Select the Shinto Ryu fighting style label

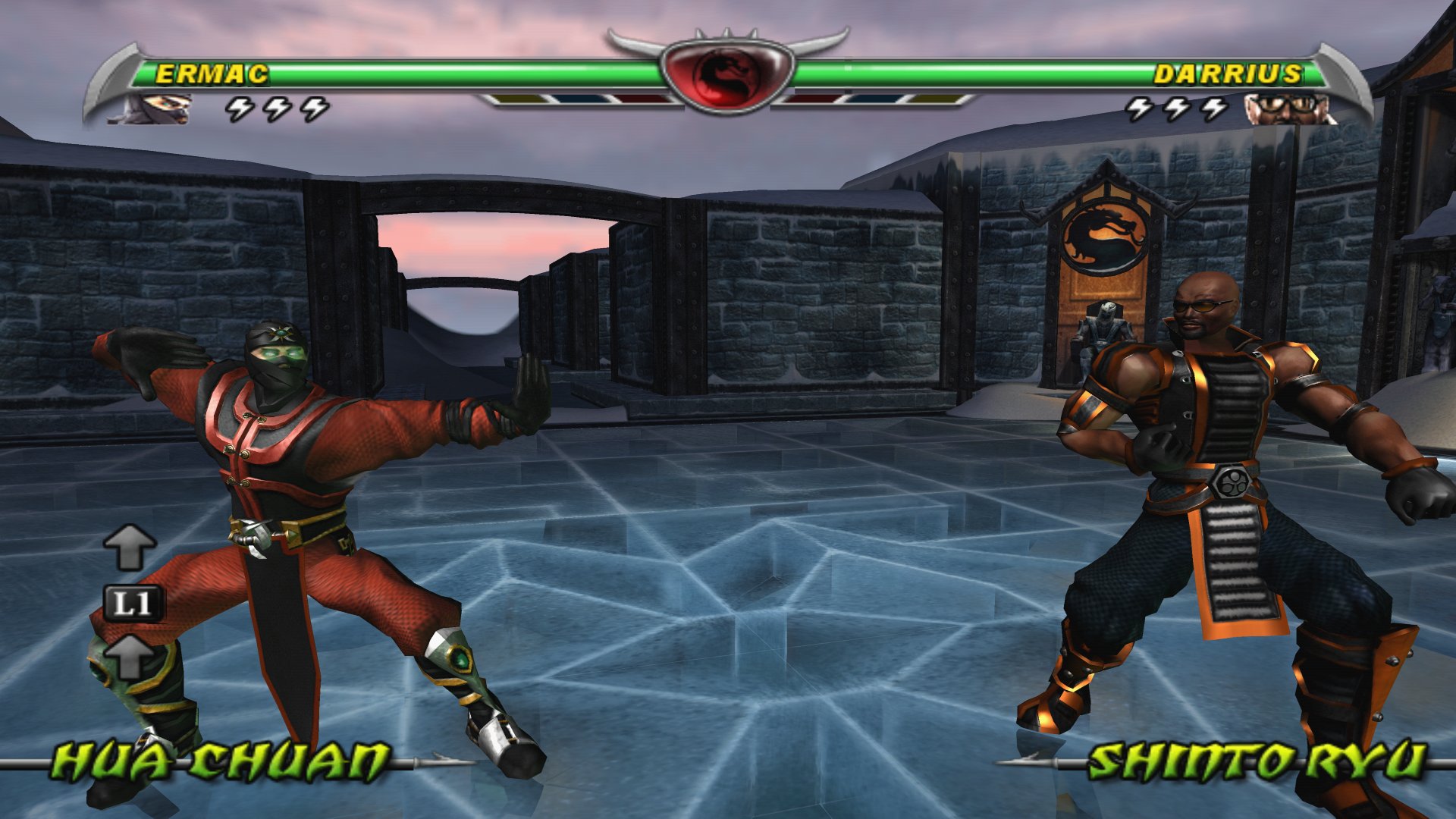[1257, 761]
